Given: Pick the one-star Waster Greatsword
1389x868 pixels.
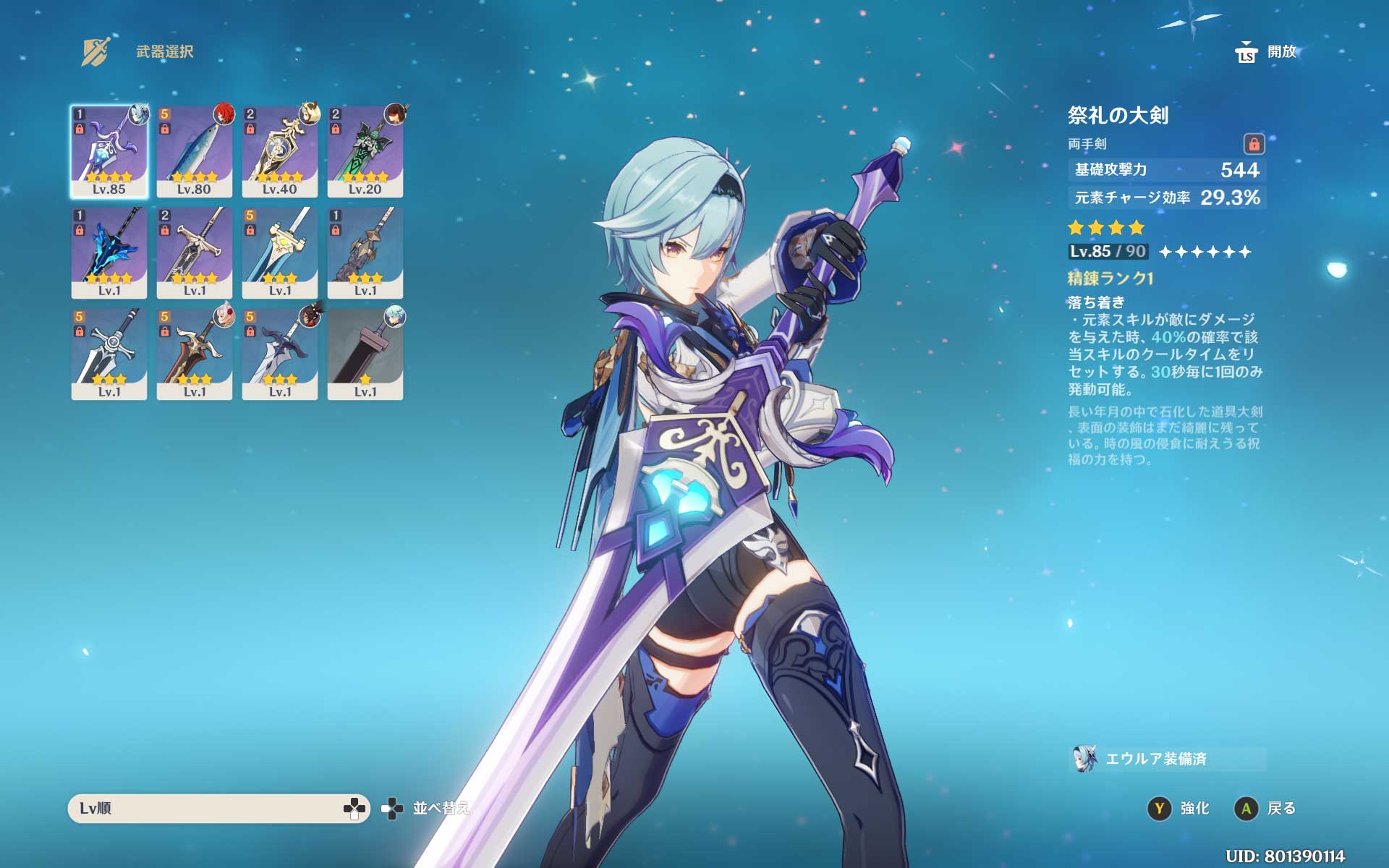Looking at the screenshot, I should pos(365,354).
